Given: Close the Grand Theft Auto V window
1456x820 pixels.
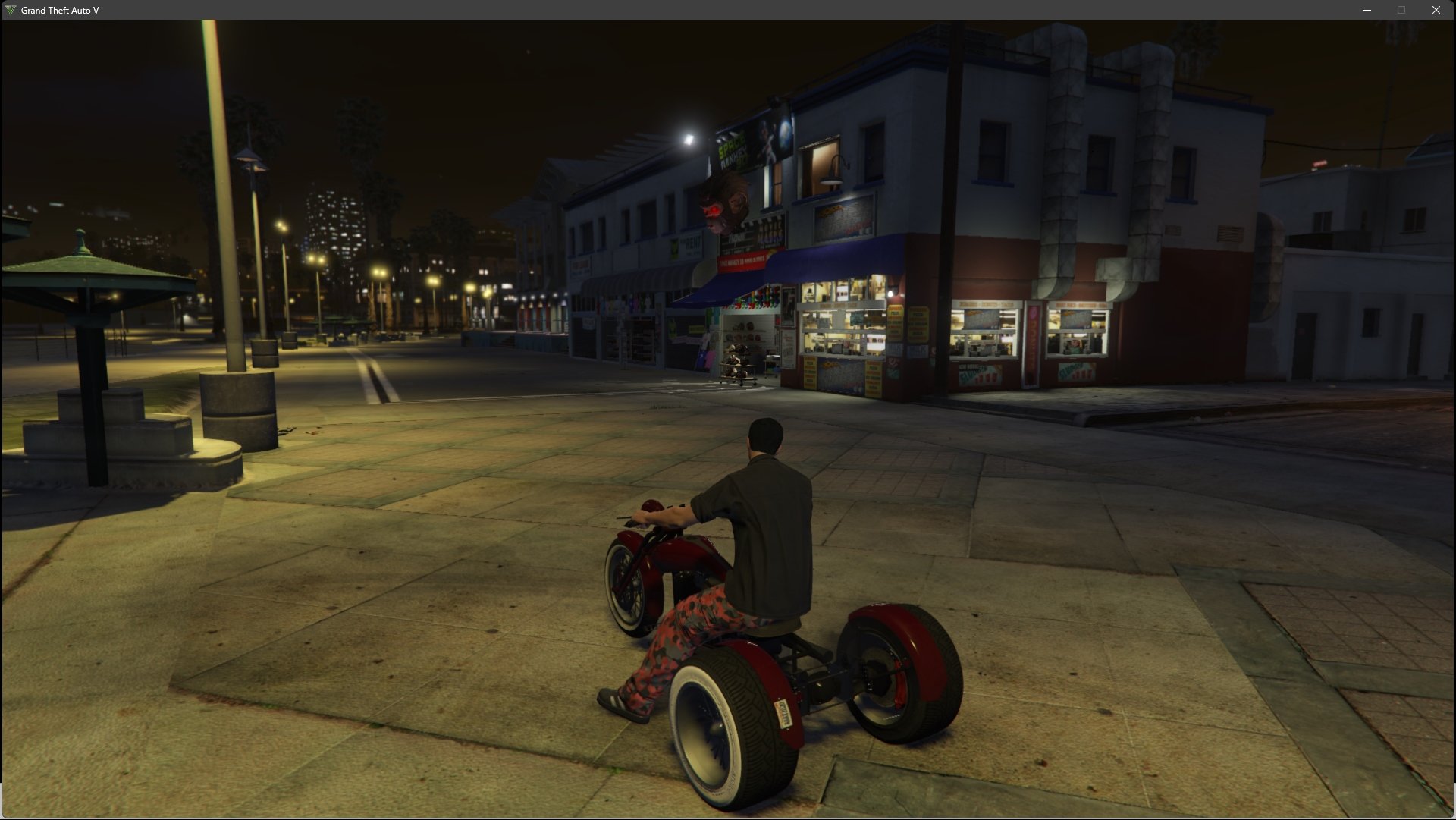Looking at the screenshot, I should [1436, 10].
